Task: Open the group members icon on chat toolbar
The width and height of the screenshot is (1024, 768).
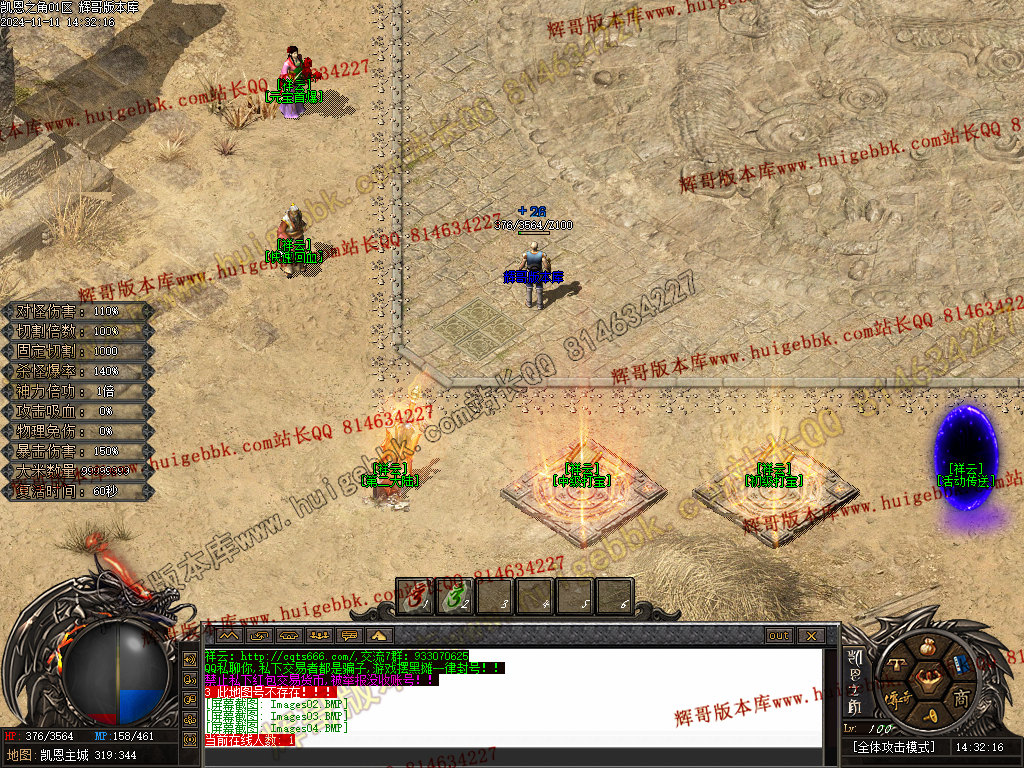Action: point(321,636)
